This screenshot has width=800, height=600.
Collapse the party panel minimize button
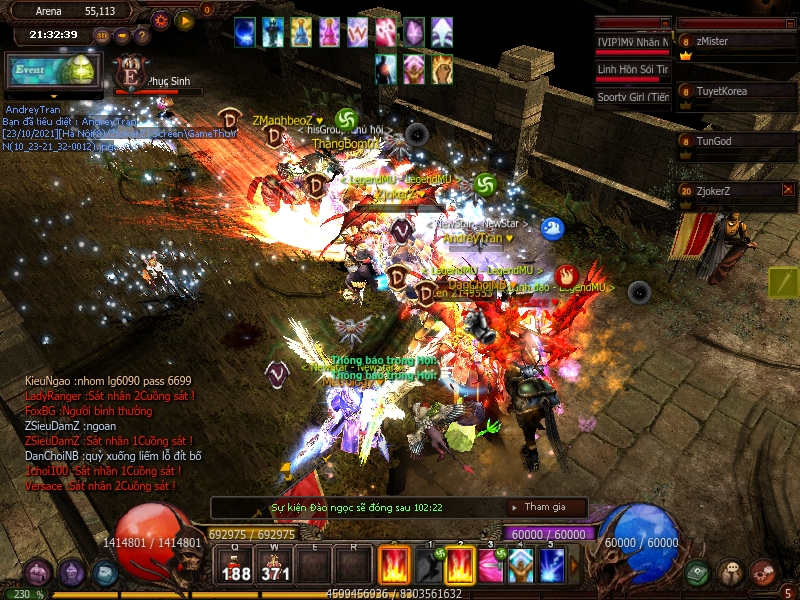click(x=789, y=23)
